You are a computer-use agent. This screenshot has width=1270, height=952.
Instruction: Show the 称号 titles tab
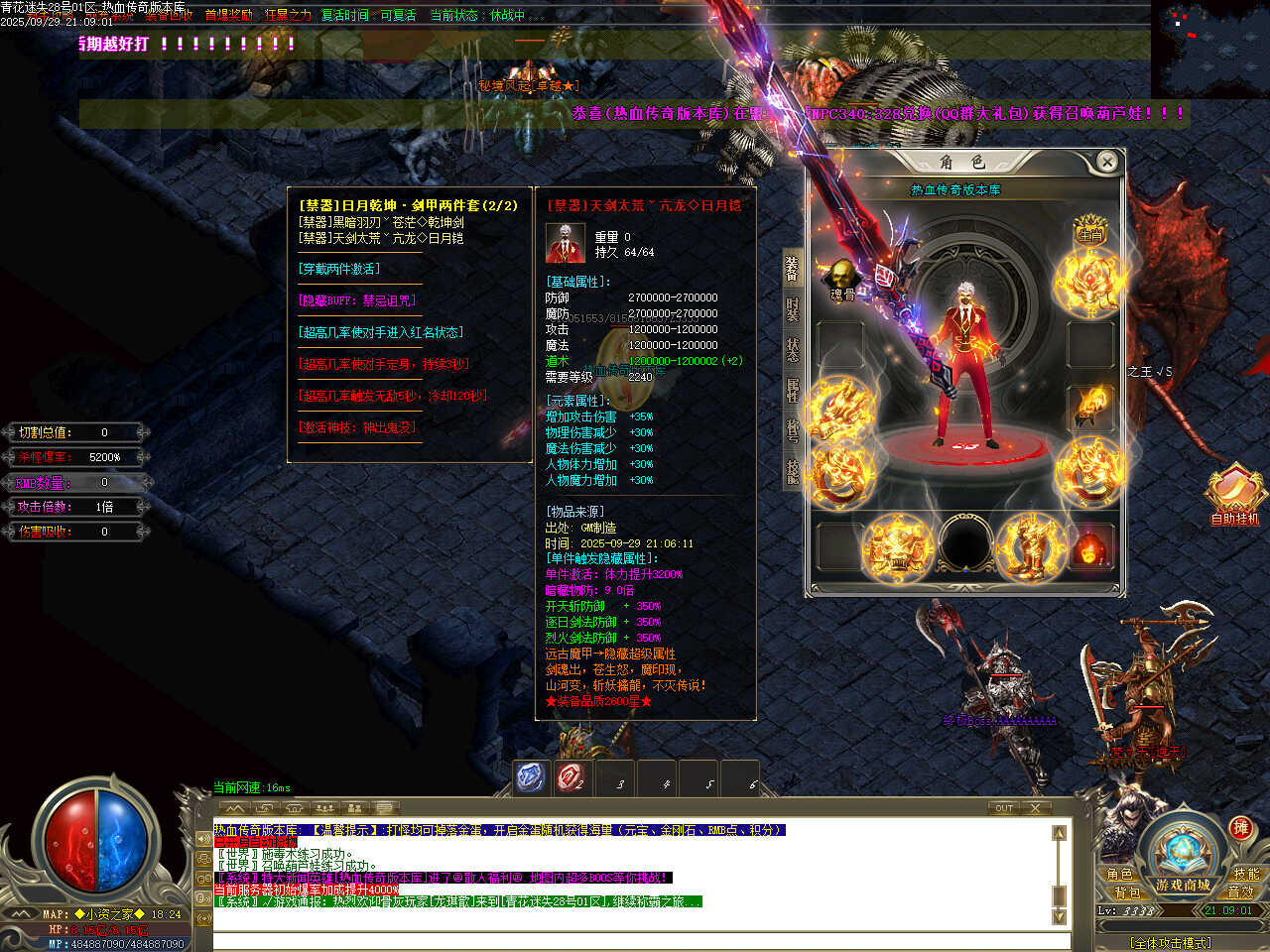pos(793,430)
